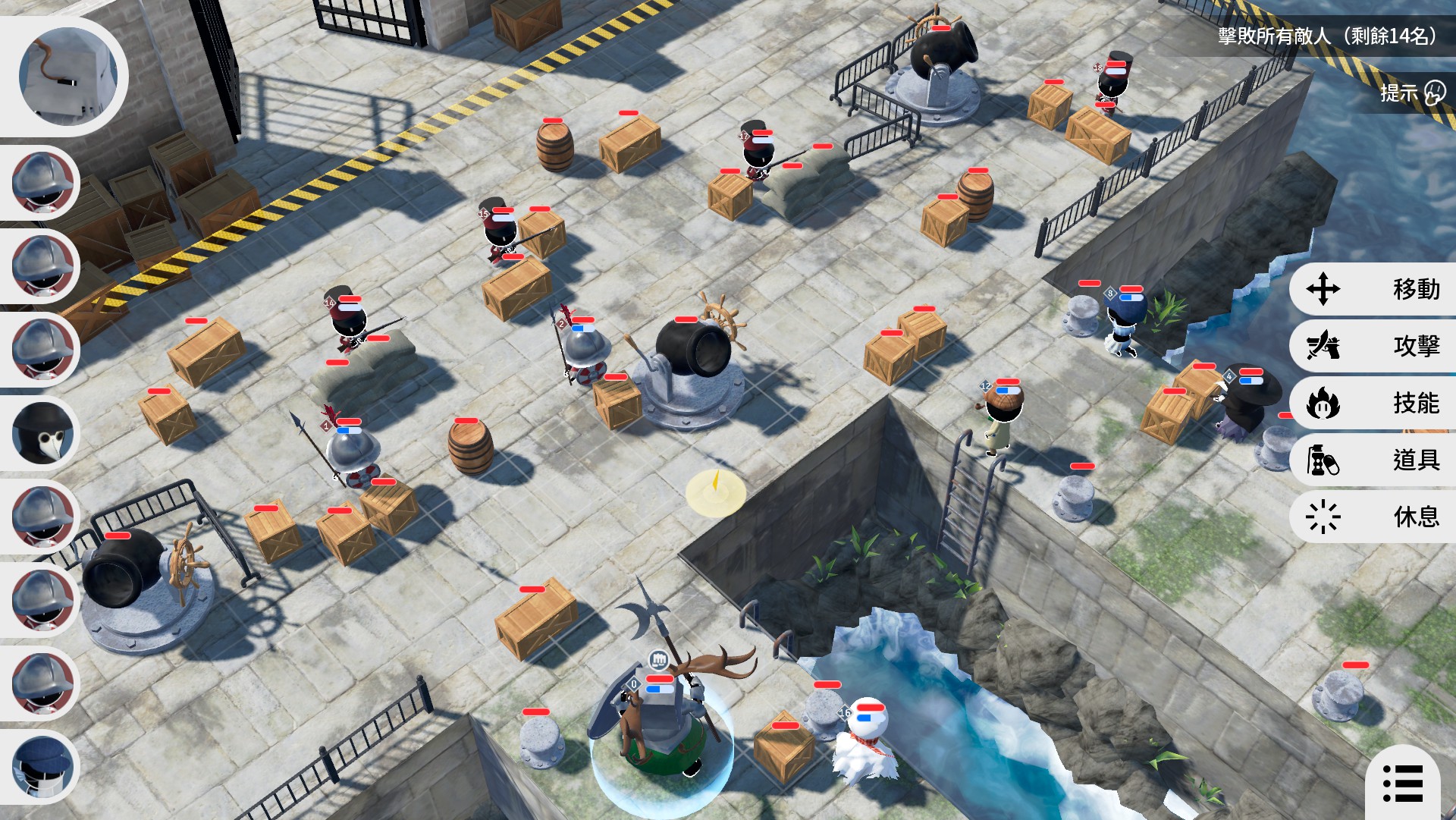Image resolution: width=1456 pixels, height=820 pixels.
Task: Choose the 移動 (Move) command
Action: click(1373, 289)
